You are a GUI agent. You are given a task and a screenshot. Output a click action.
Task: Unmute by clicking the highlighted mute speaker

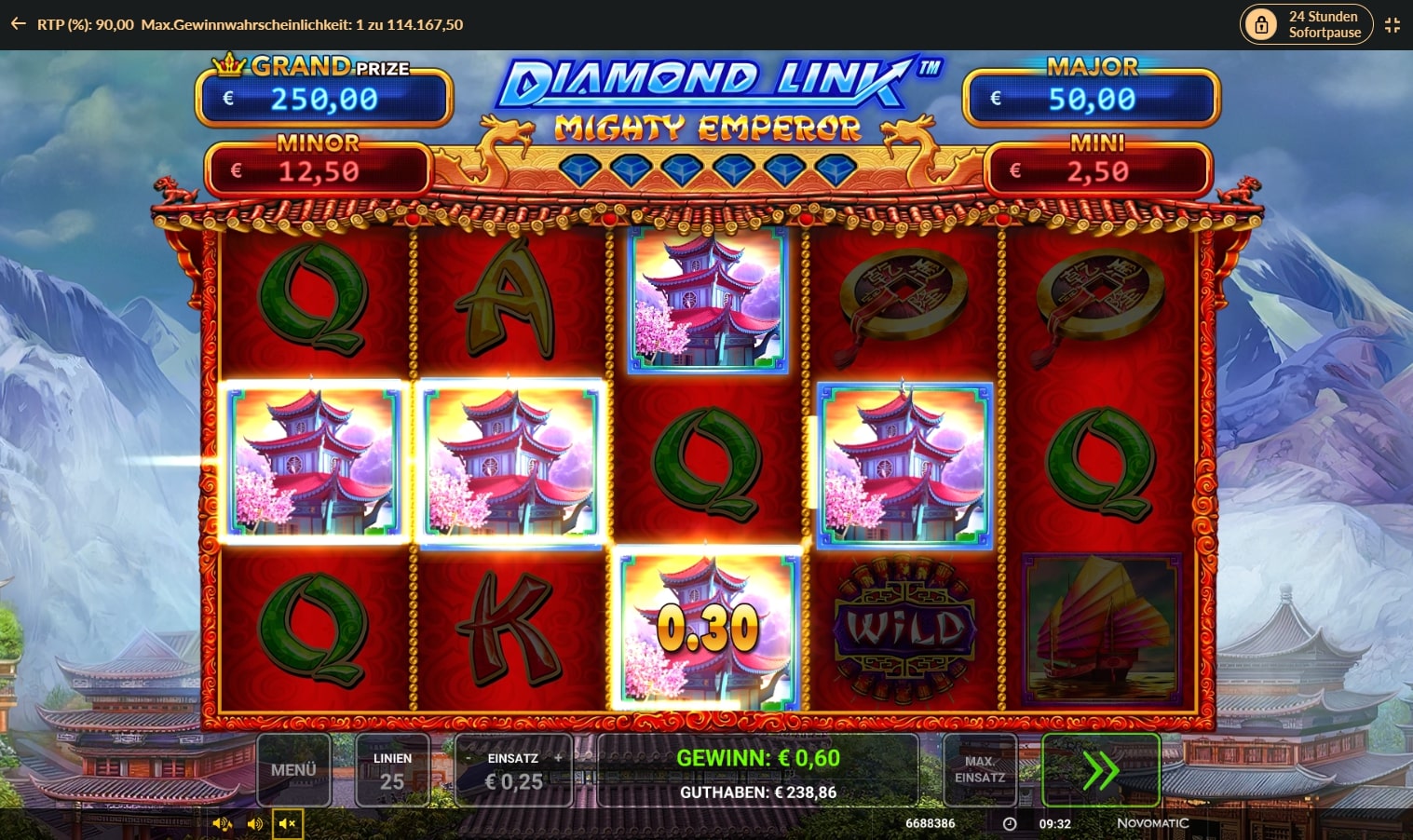pos(287,823)
